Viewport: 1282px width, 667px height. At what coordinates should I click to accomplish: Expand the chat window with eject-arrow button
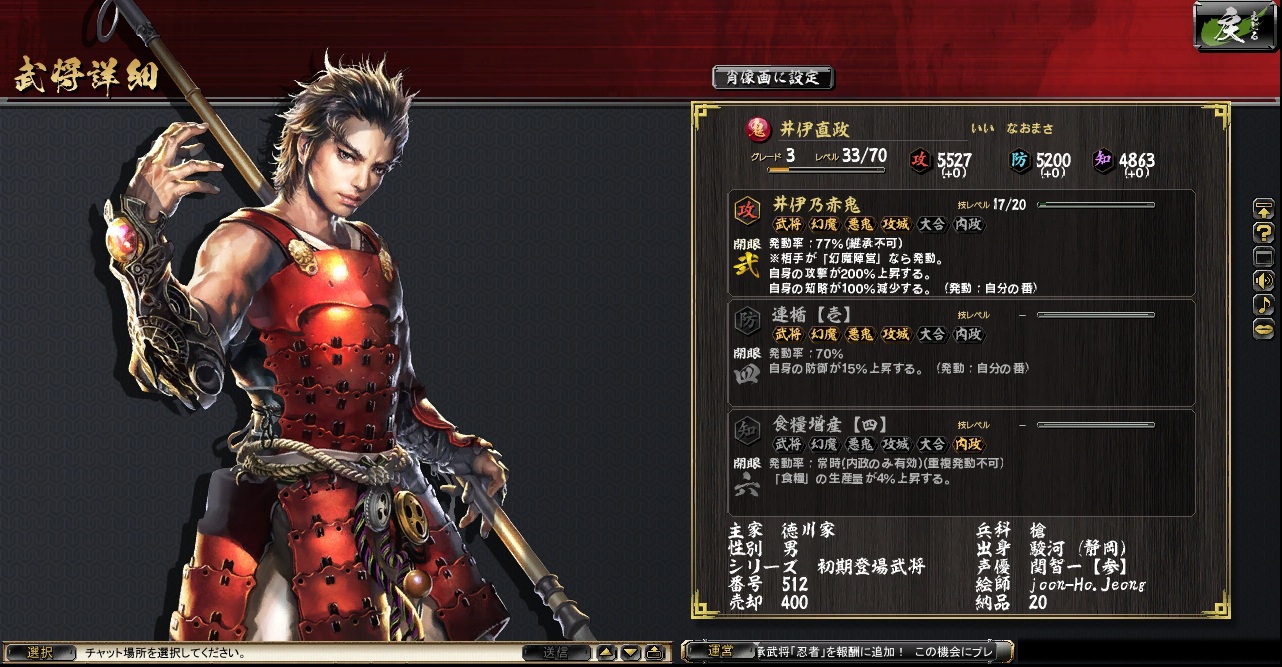coord(654,653)
